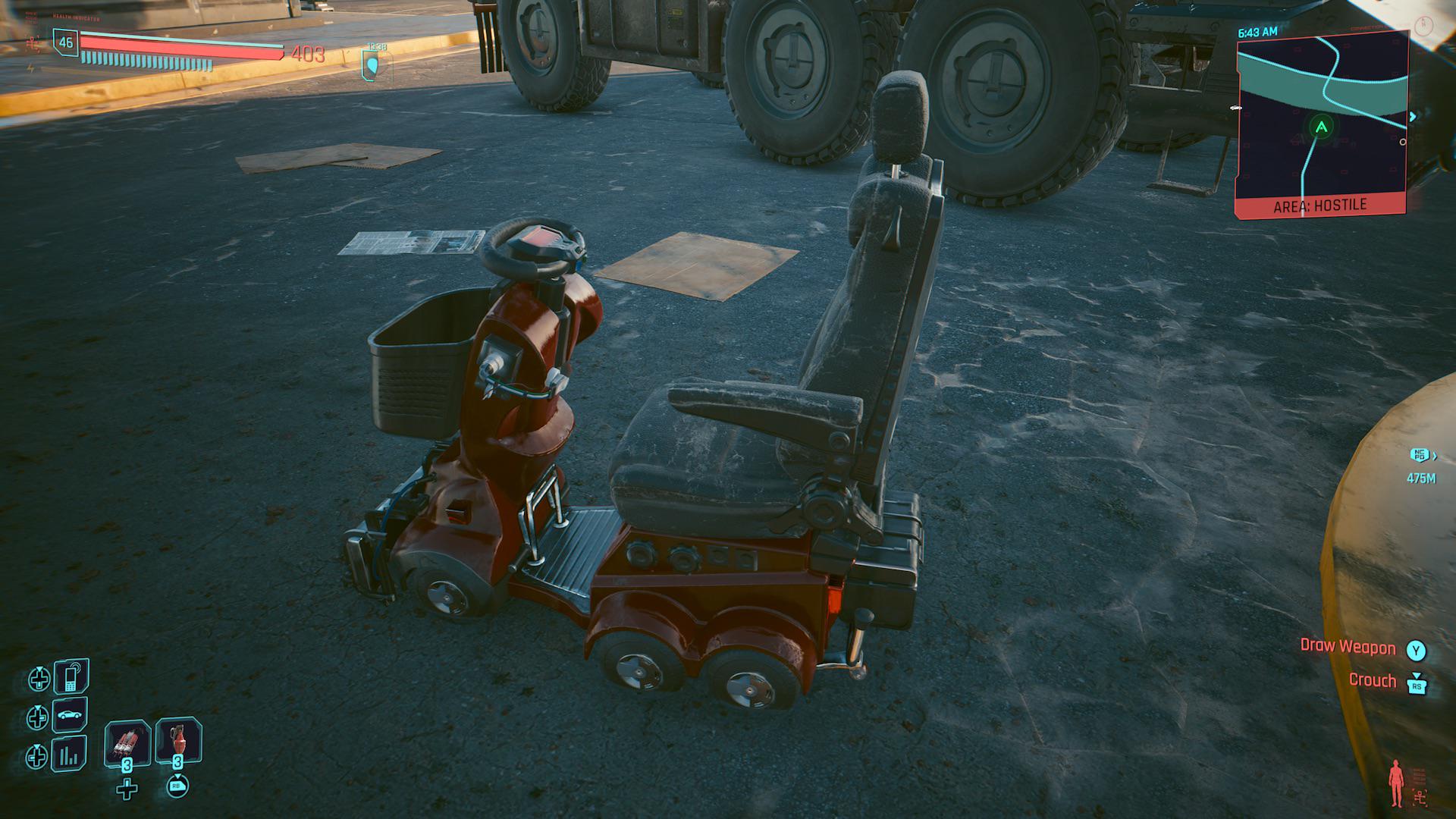
Task: Click the player level 46 badge
Action: 66,42
